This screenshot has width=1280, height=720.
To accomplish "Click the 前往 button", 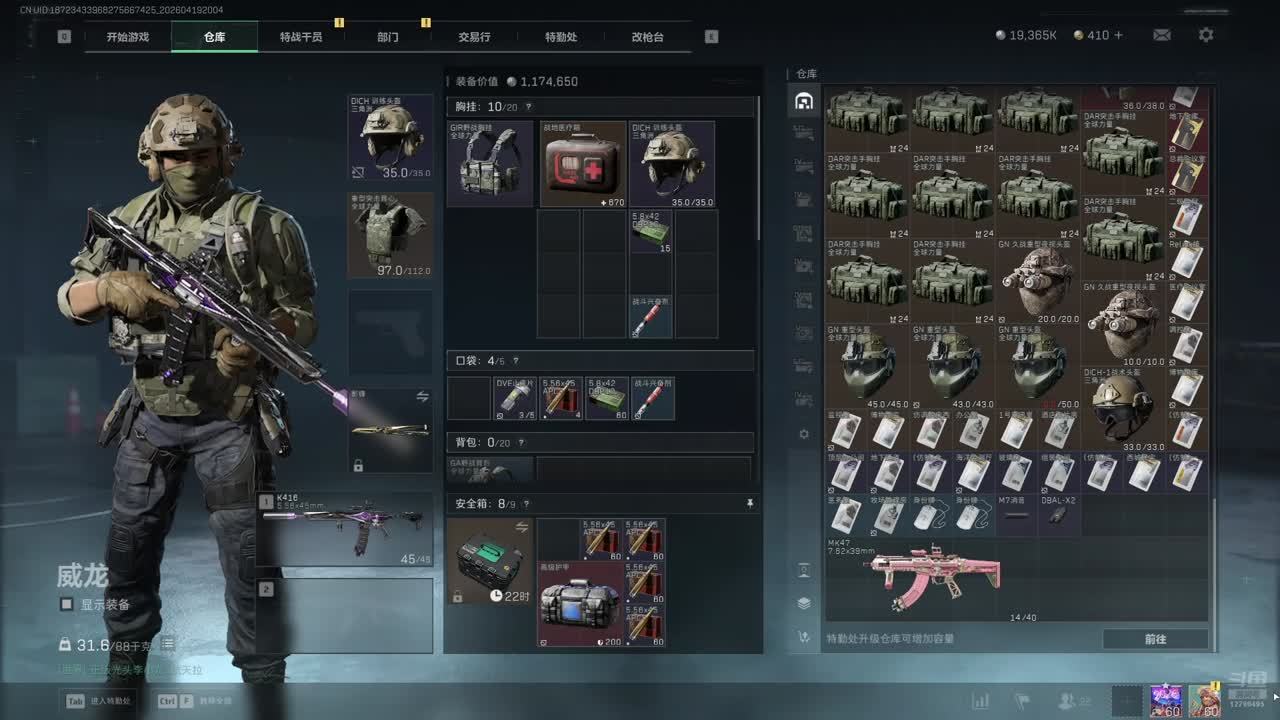I will point(1155,639).
